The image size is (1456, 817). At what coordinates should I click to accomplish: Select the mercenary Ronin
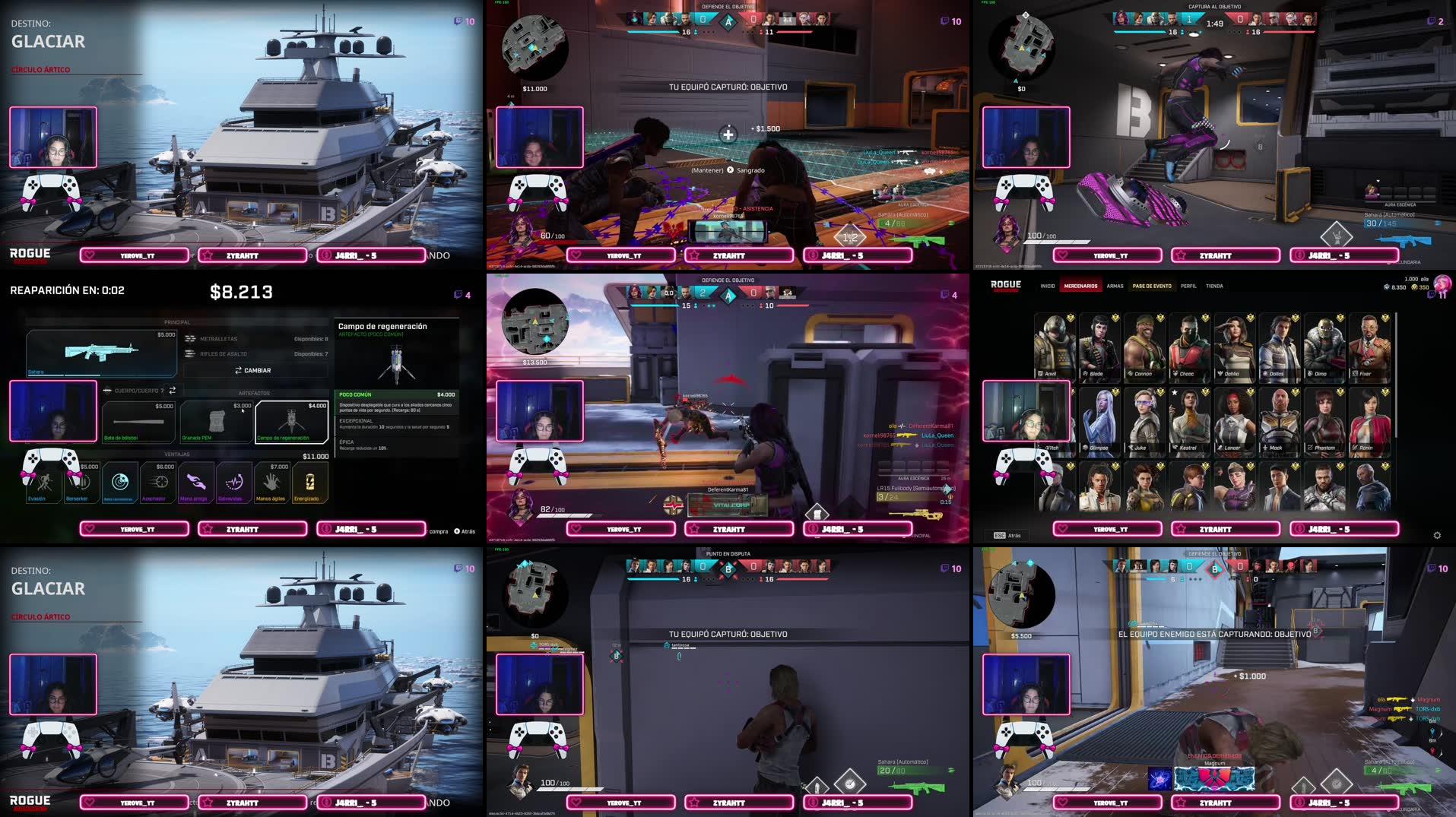pos(1369,422)
